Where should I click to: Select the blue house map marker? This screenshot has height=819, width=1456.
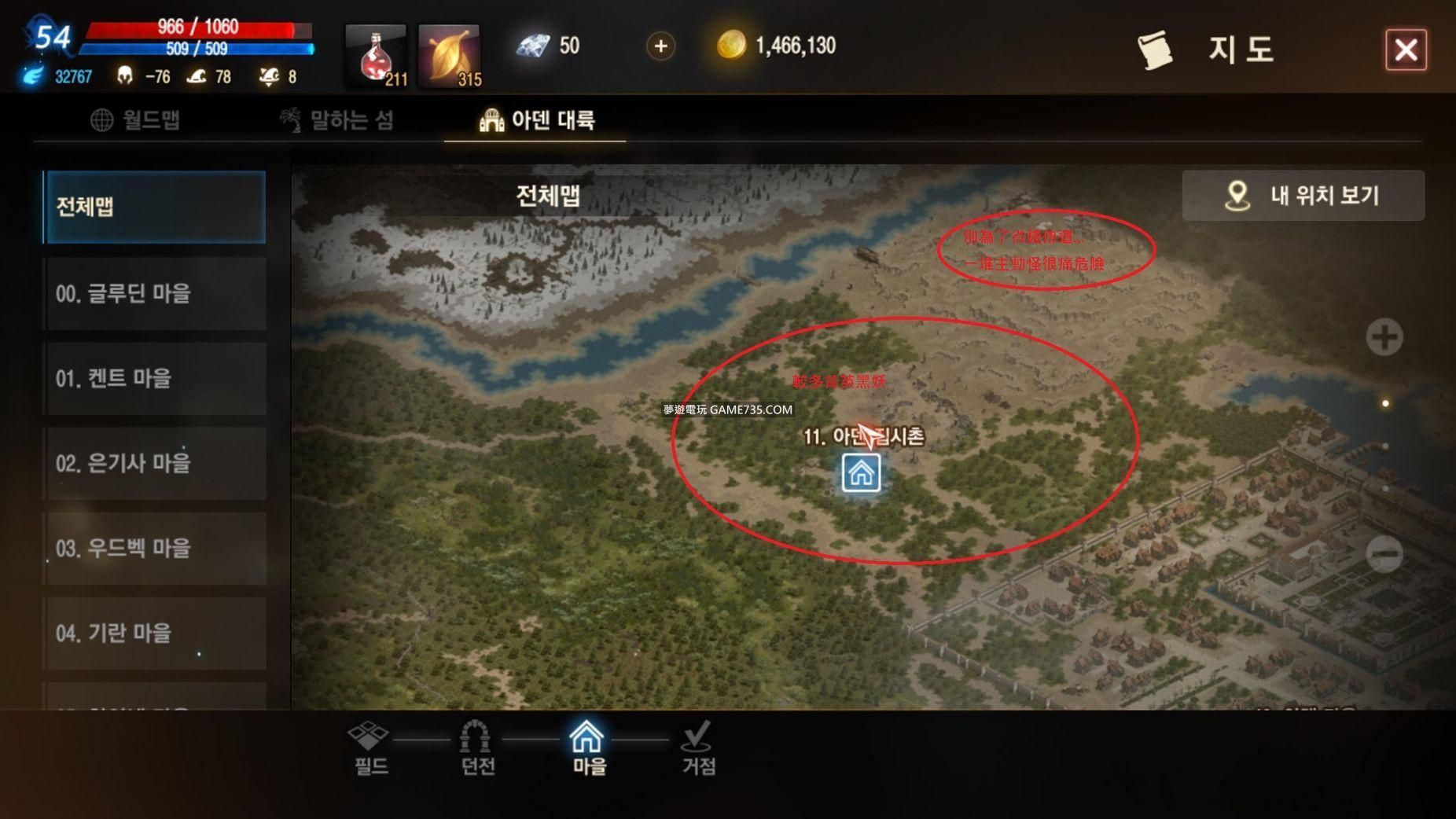point(861,473)
